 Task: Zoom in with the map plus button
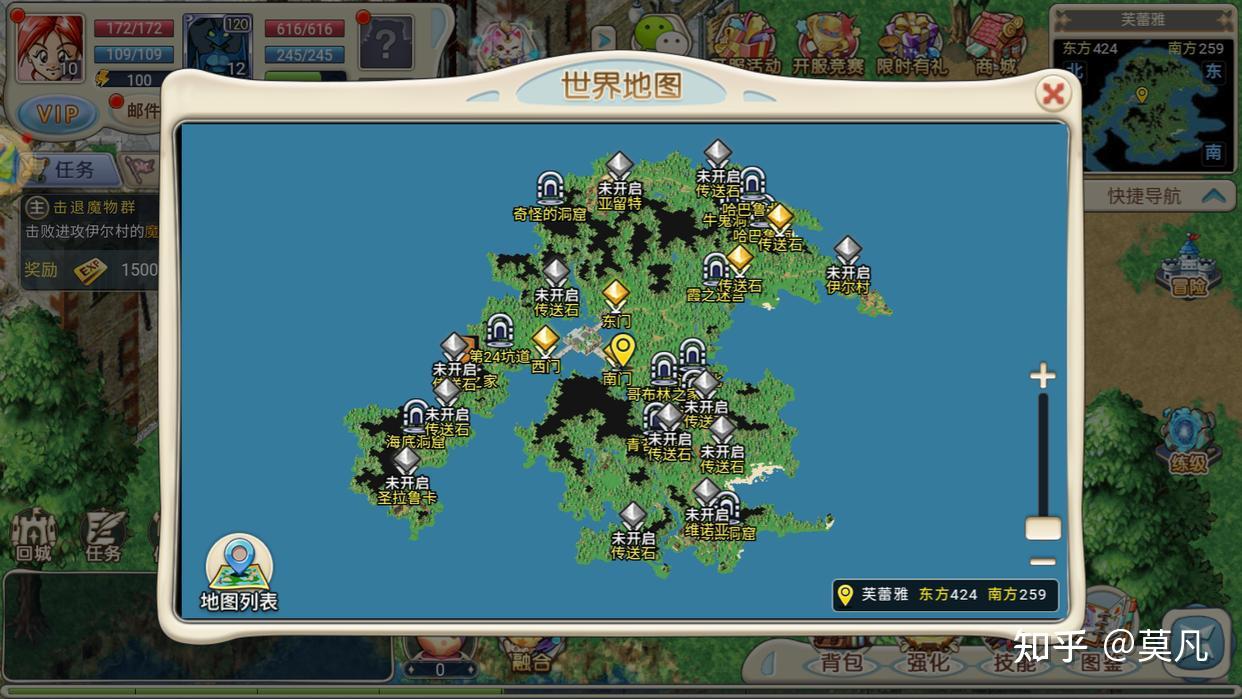pyautogui.click(x=1042, y=376)
